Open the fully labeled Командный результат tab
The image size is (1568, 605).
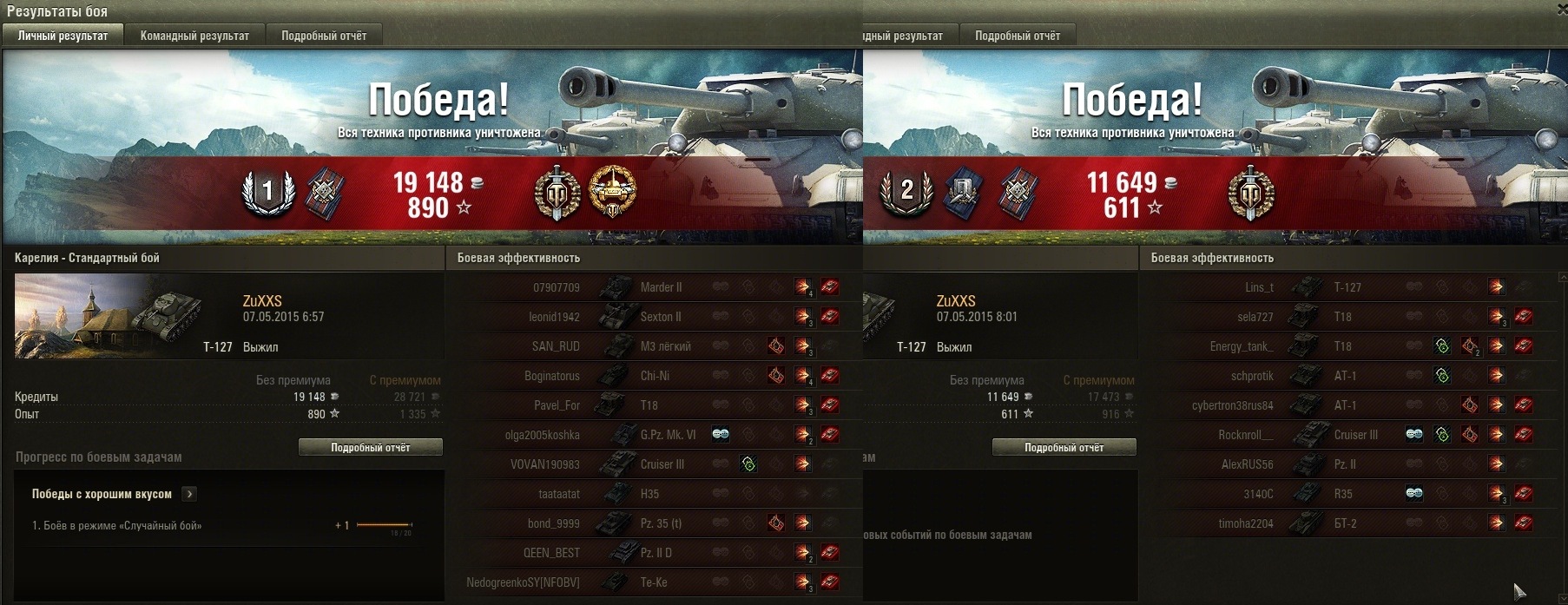pyautogui.click(x=194, y=36)
